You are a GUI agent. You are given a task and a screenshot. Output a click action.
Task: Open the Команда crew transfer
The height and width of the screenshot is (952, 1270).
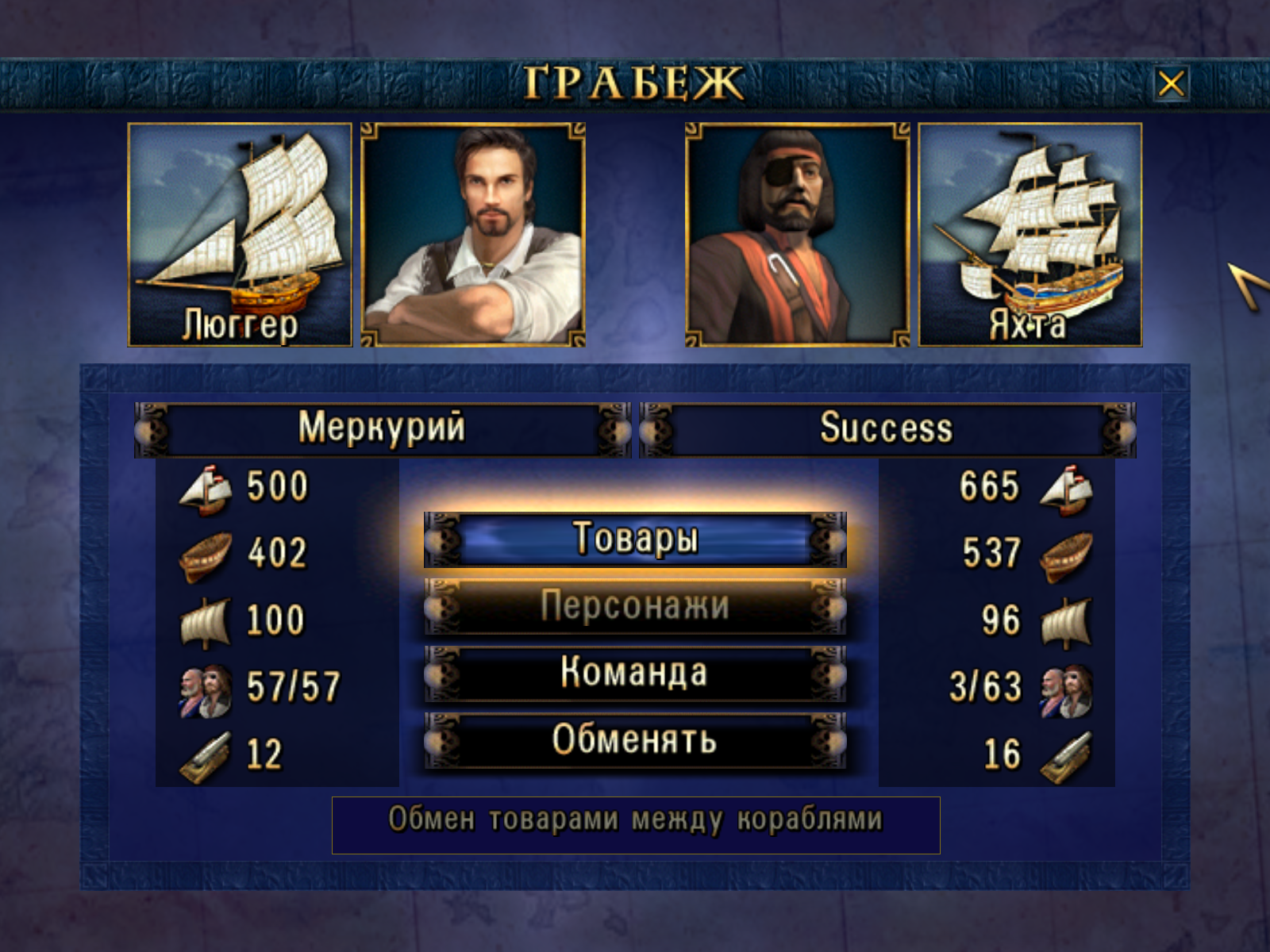(x=635, y=674)
